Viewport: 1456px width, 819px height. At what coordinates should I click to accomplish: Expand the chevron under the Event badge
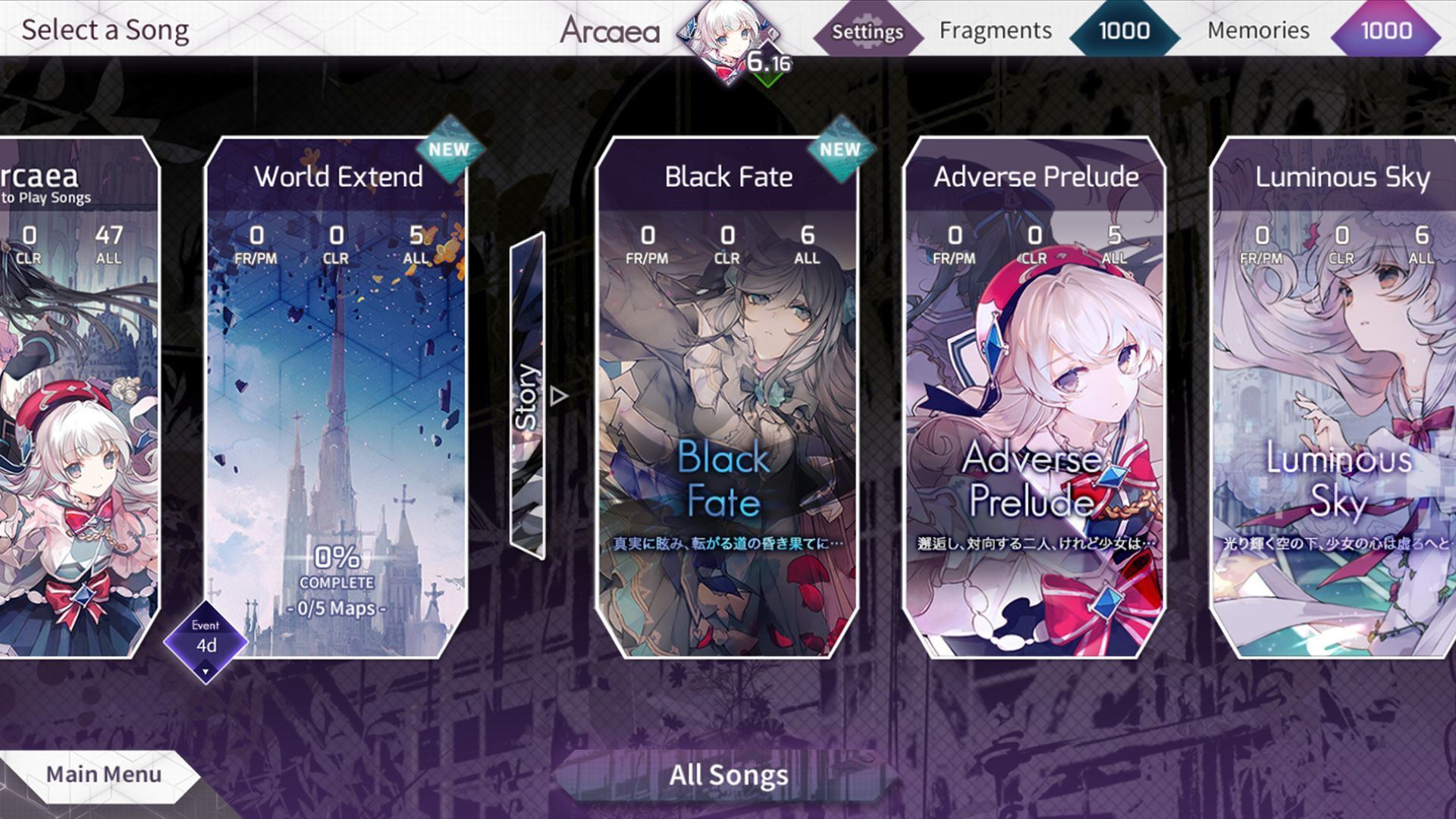(x=206, y=670)
